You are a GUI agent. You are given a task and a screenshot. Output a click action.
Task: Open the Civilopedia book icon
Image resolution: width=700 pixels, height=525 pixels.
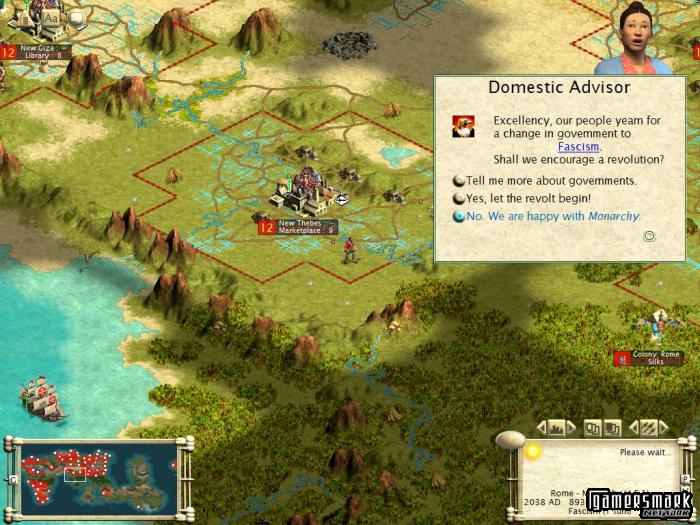tap(23, 17)
